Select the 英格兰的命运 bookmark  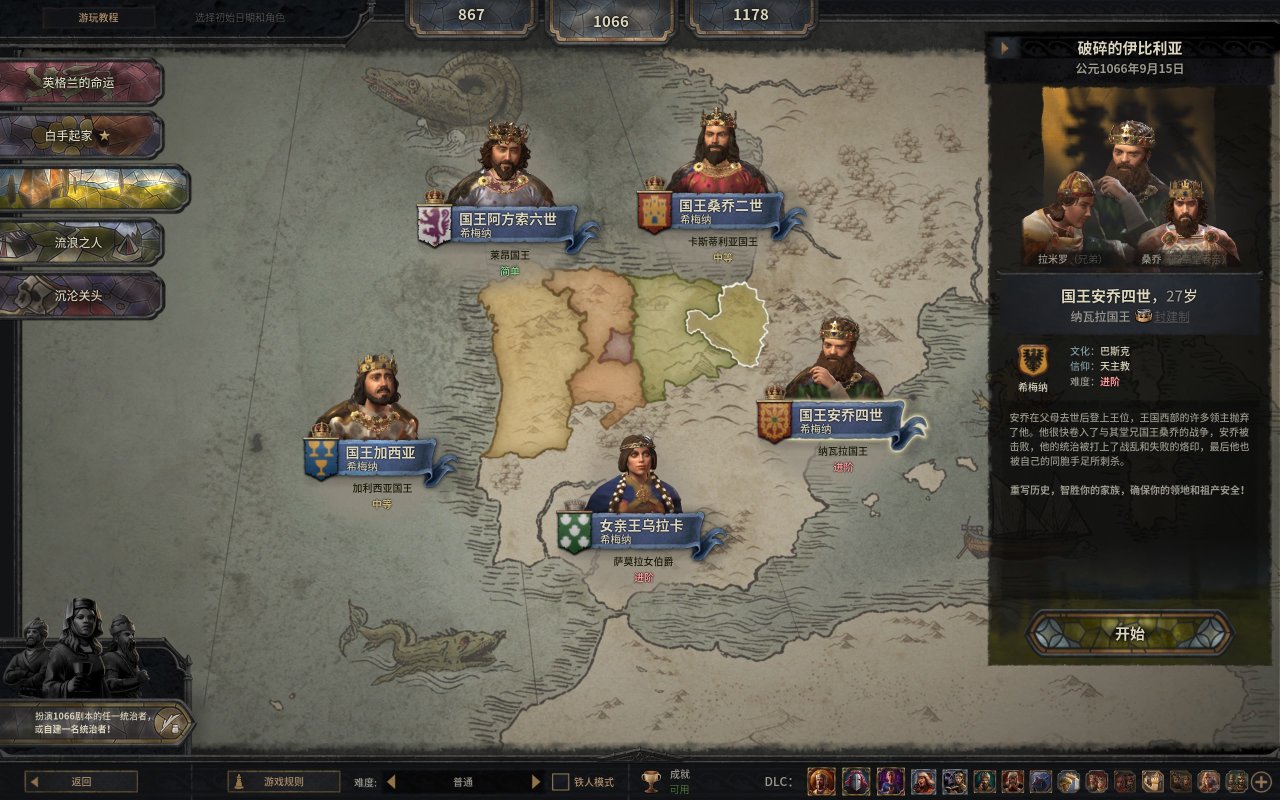[x=80, y=82]
